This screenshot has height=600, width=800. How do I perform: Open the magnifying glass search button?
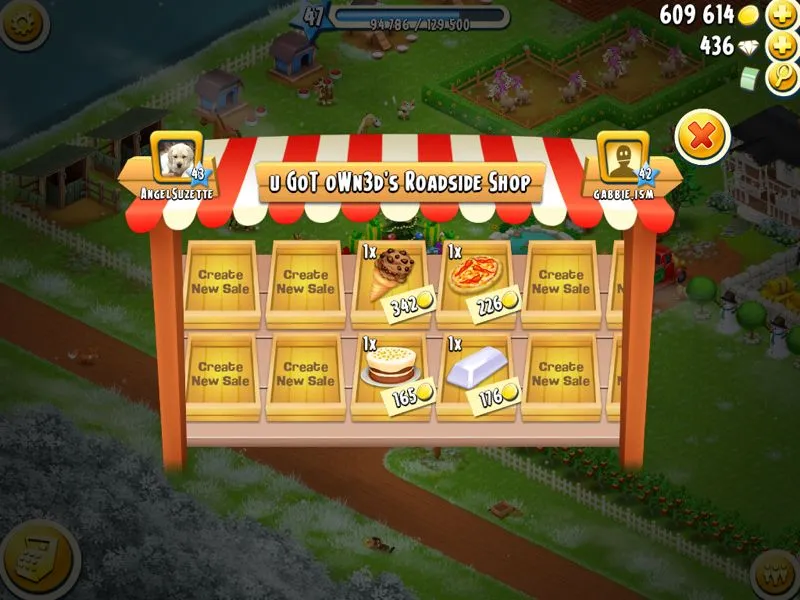(x=780, y=78)
